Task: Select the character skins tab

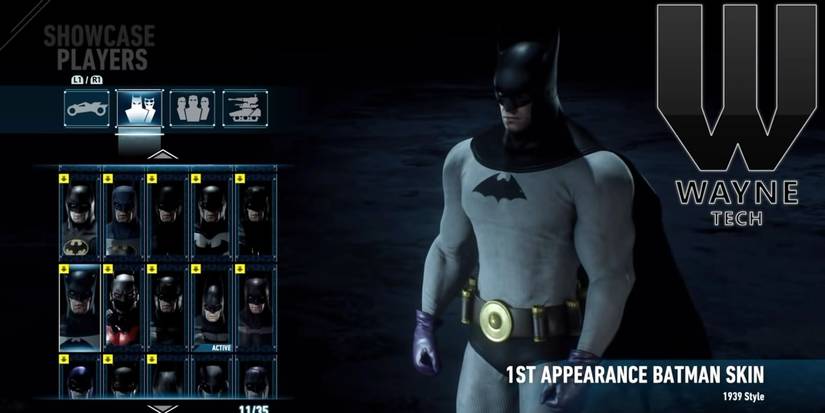Action: pos(139,107)
